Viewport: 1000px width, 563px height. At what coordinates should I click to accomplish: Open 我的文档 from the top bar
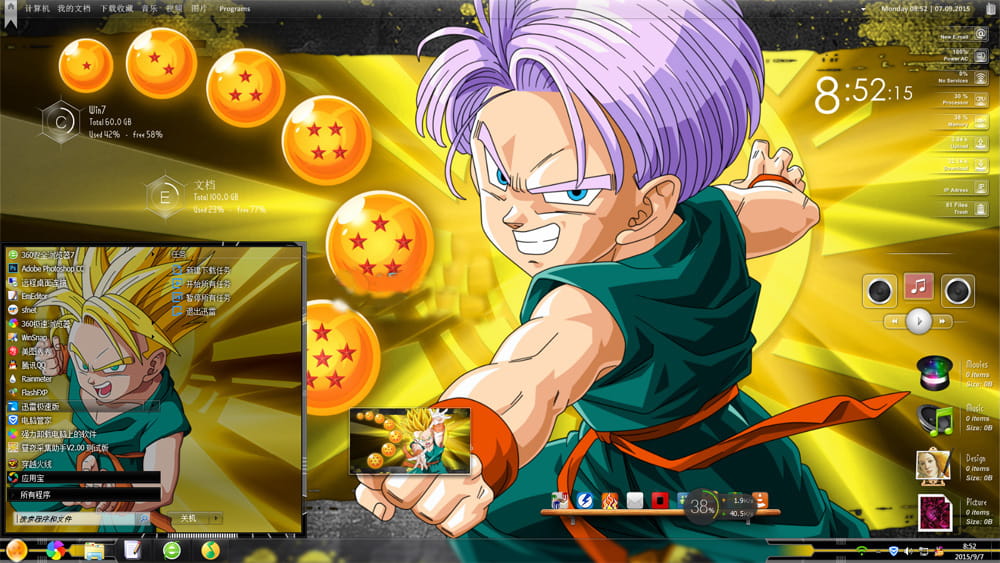(x=74, y=8)
